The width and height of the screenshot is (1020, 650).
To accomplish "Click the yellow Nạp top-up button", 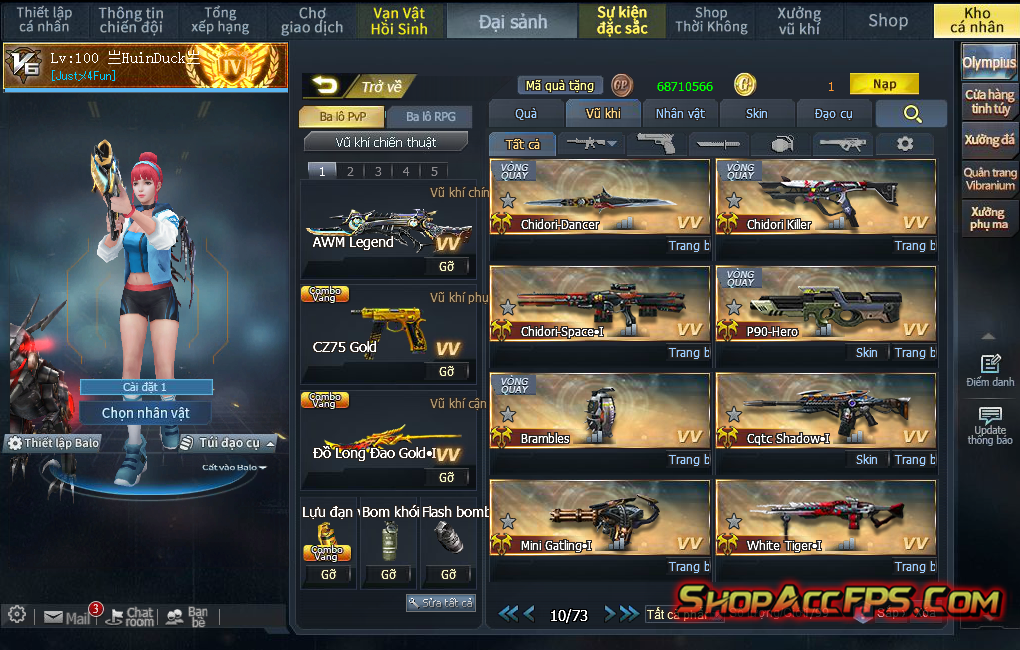I will (884, 85).
